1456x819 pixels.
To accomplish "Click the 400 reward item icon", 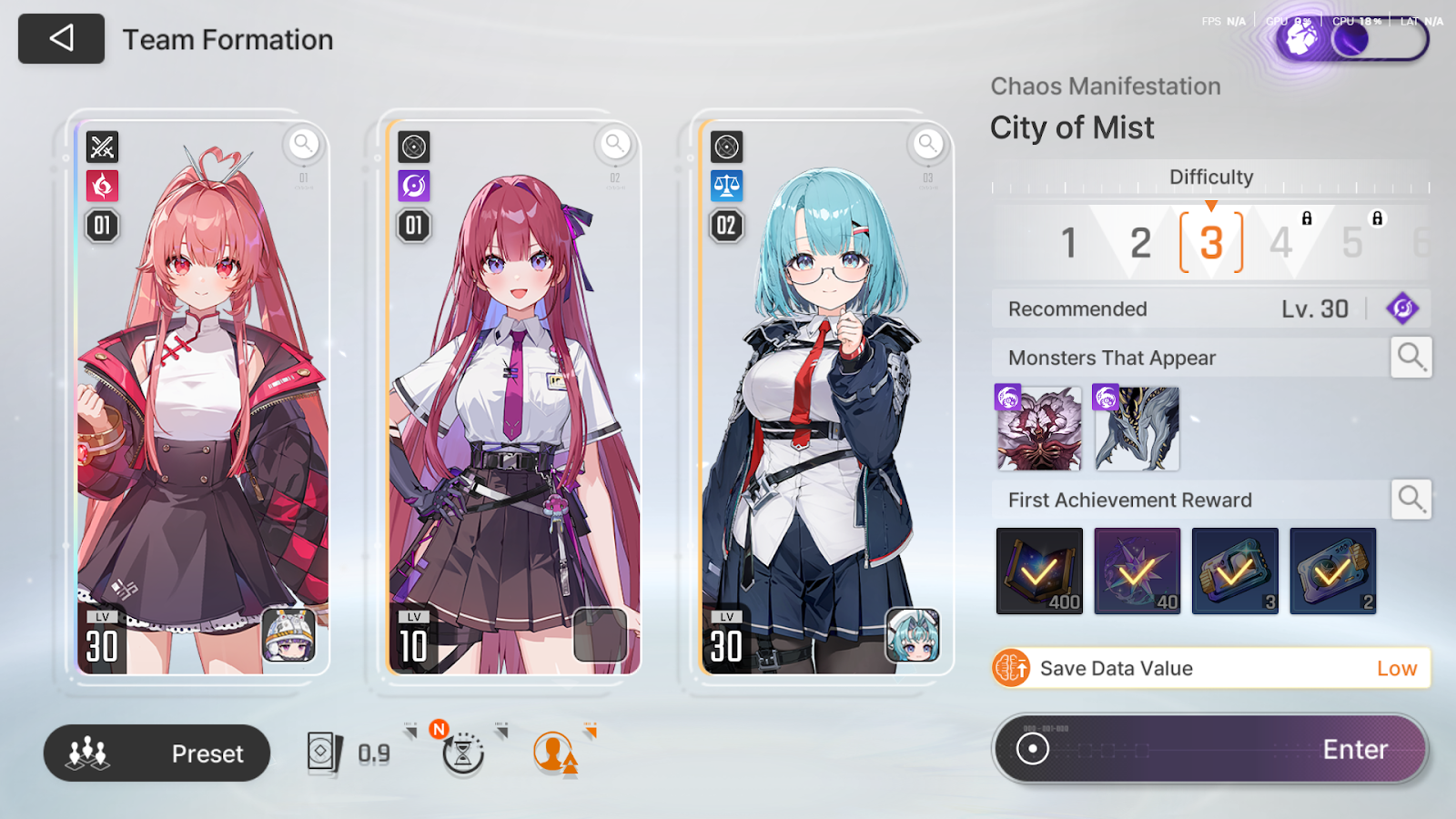I will coord(1039,571).
